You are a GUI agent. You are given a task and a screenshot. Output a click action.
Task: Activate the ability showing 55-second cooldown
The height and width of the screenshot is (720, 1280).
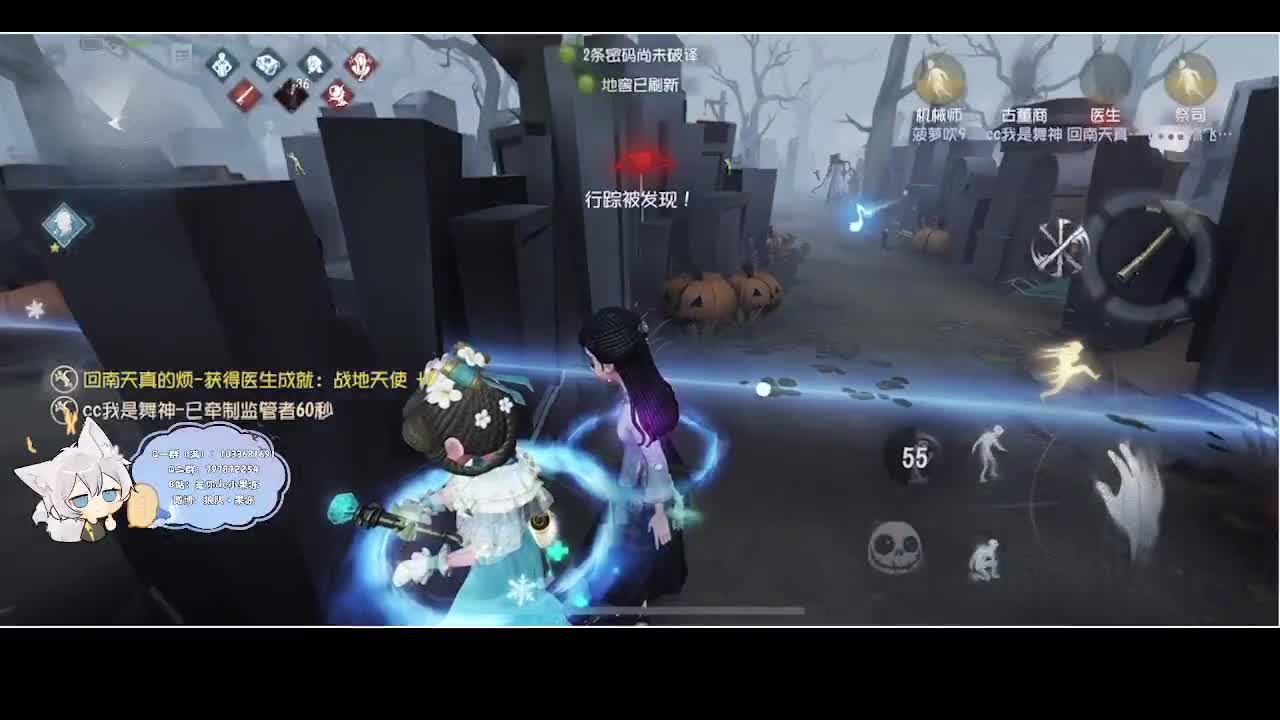pos(915,455)
